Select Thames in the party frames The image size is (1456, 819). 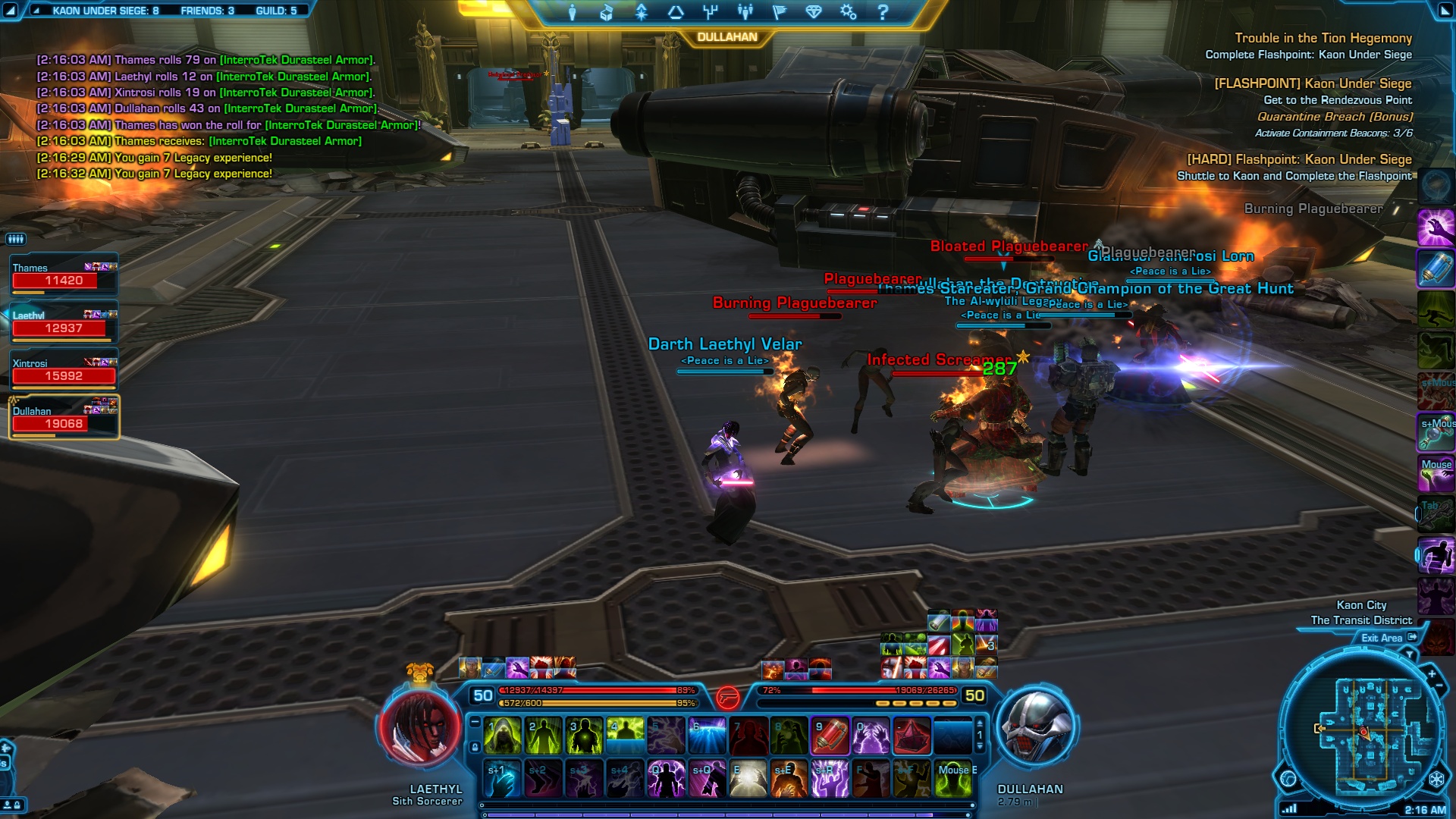[x=64, y=275]
